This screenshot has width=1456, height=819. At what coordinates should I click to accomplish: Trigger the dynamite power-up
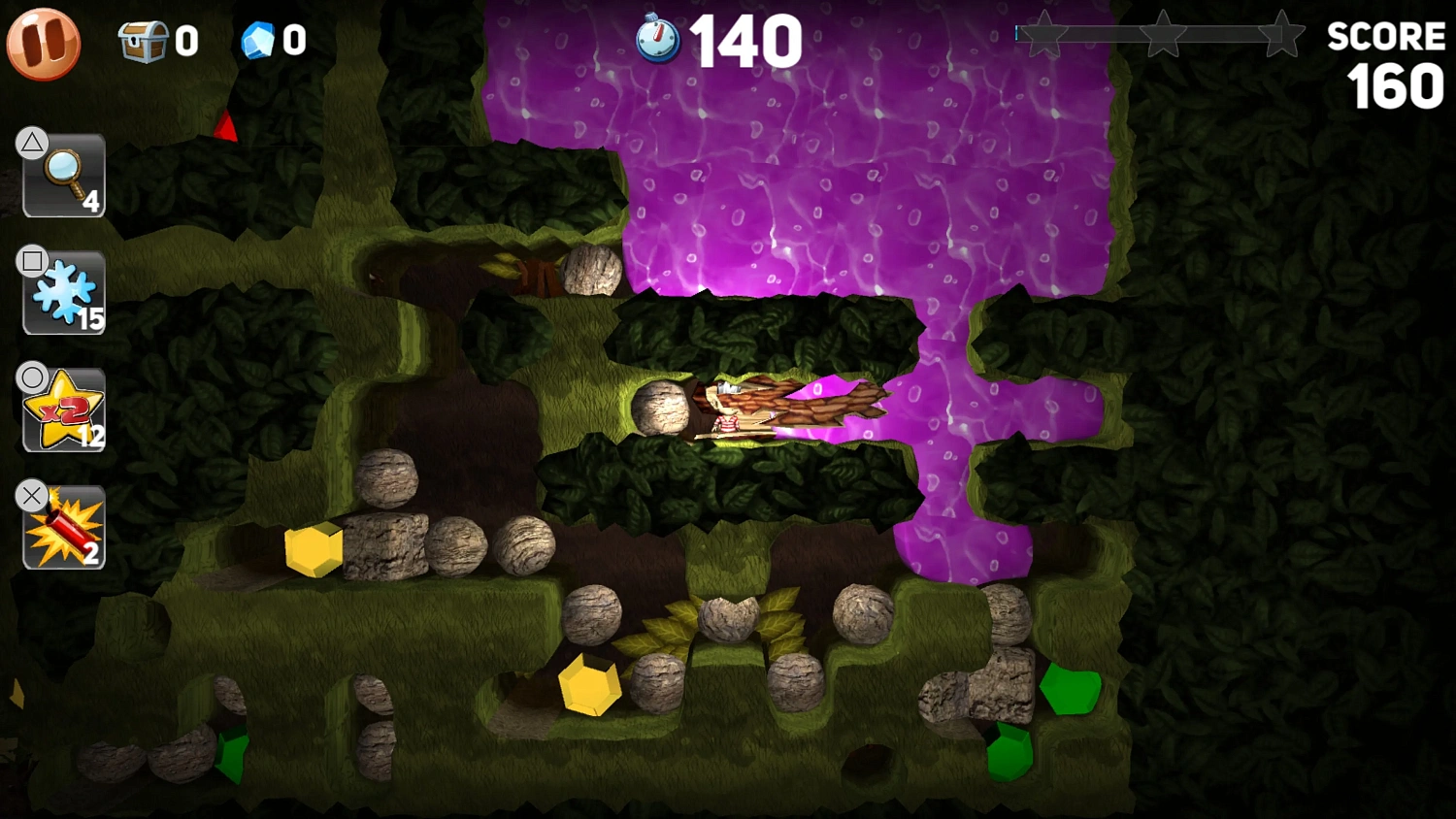pos(62,525)
